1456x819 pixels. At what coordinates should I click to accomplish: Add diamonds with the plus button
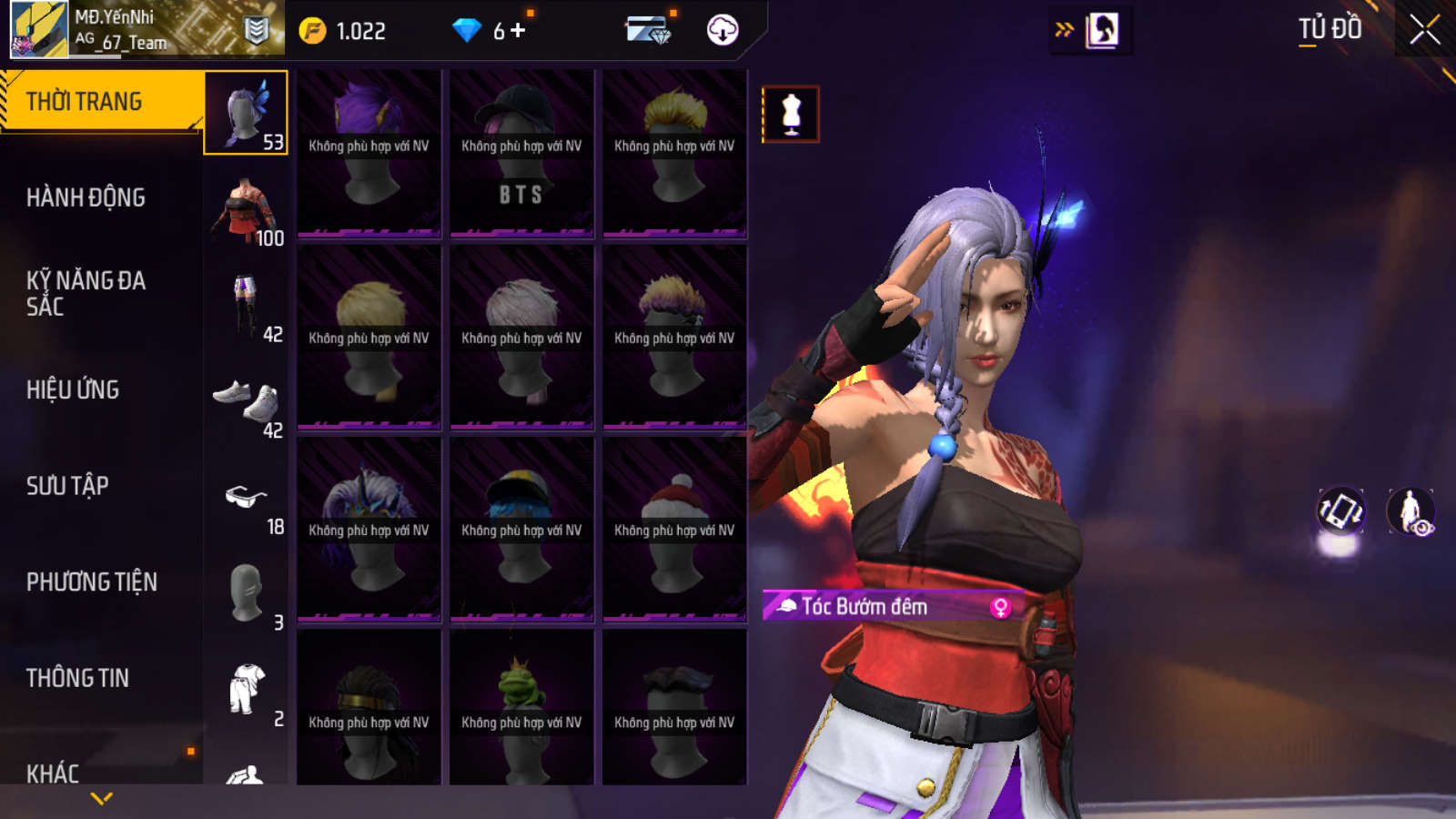click(518, 31)
